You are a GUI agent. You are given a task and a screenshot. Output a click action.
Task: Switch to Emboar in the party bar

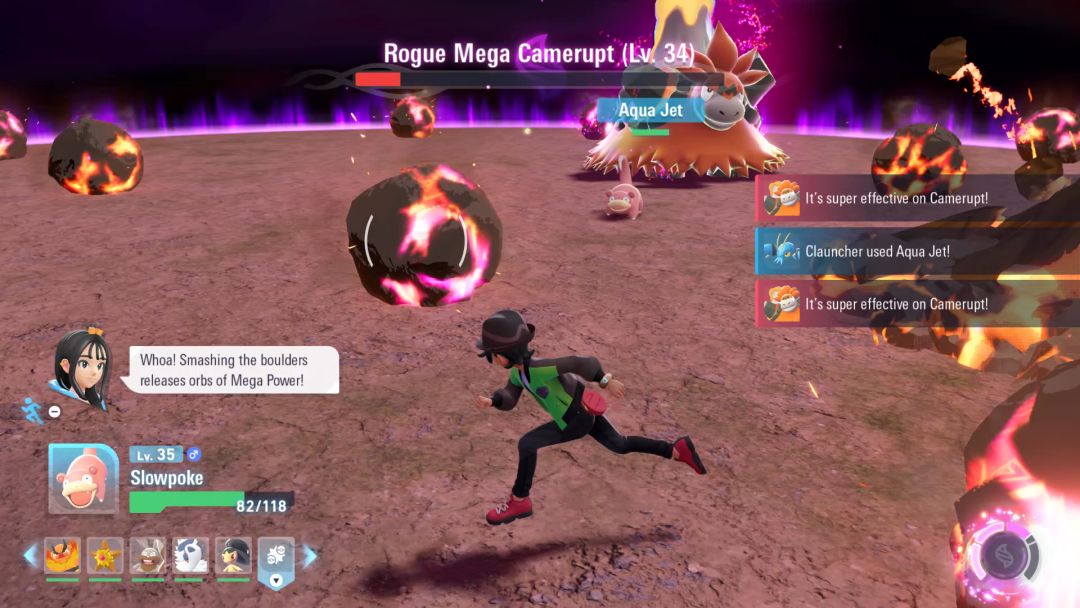[x=62, y=555]
